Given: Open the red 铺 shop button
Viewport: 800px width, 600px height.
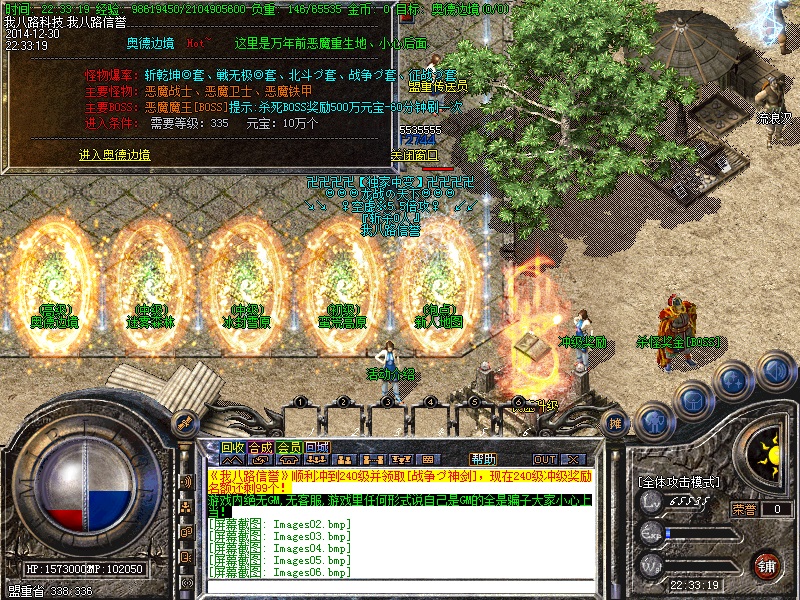Looking at the screenshot, I should 768,567.
